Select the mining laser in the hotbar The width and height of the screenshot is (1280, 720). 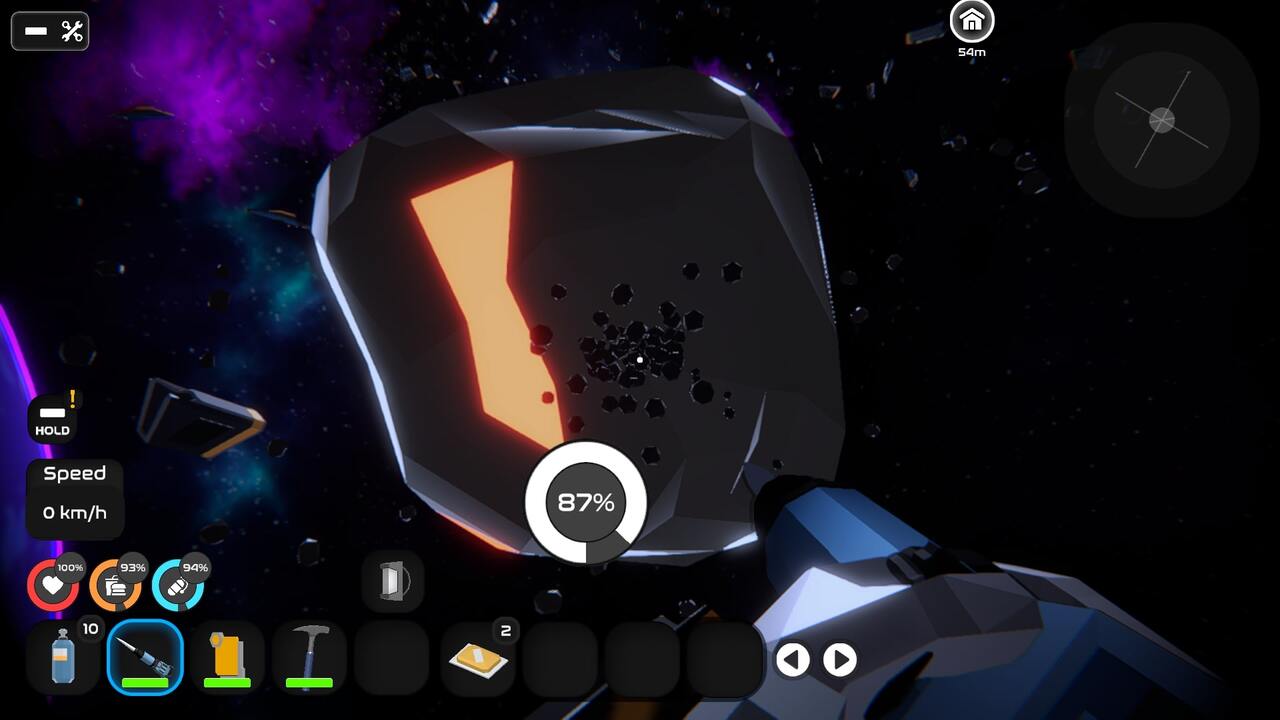pos(144,658)
